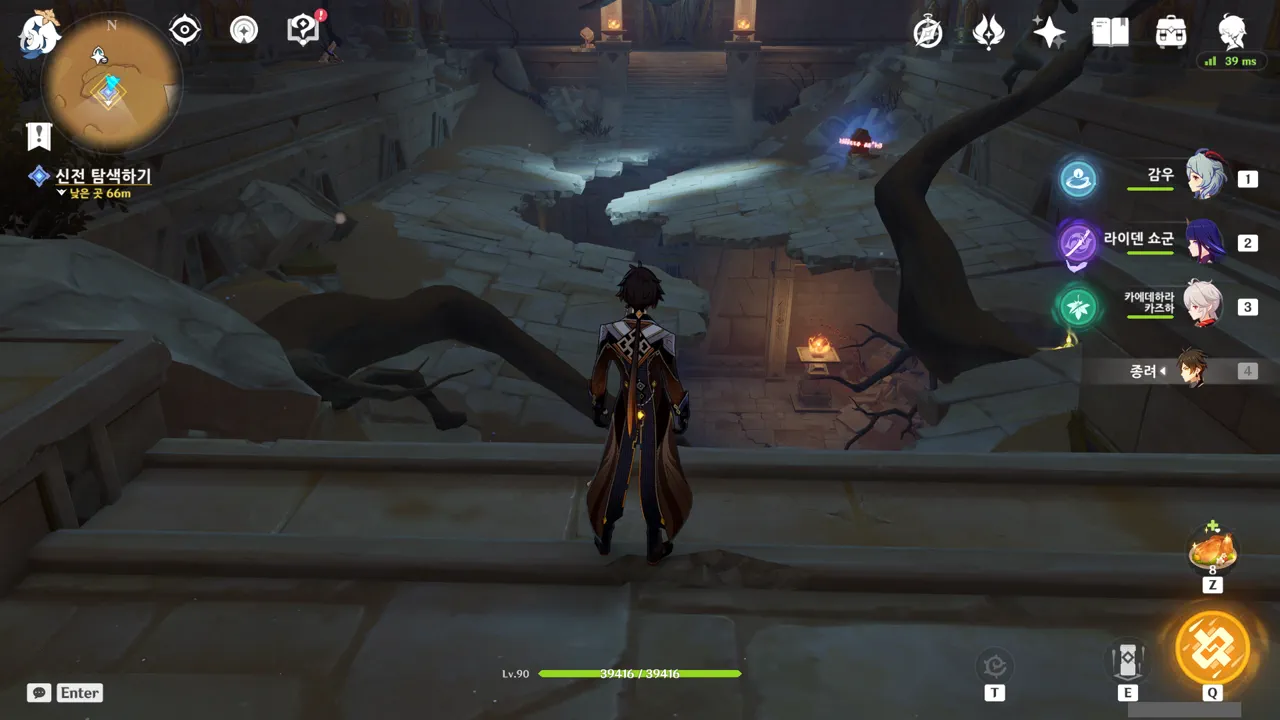
Task: Open the events icon
Action: tap(988, 33)
